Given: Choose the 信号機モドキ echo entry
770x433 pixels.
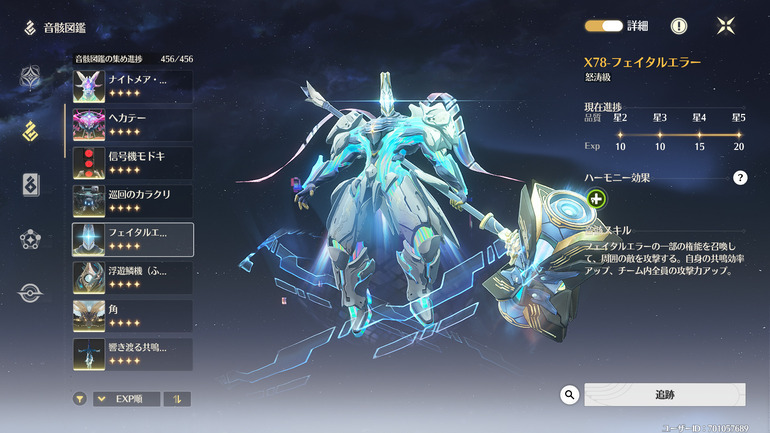Looking at the screenshot, I should point(132,163).
